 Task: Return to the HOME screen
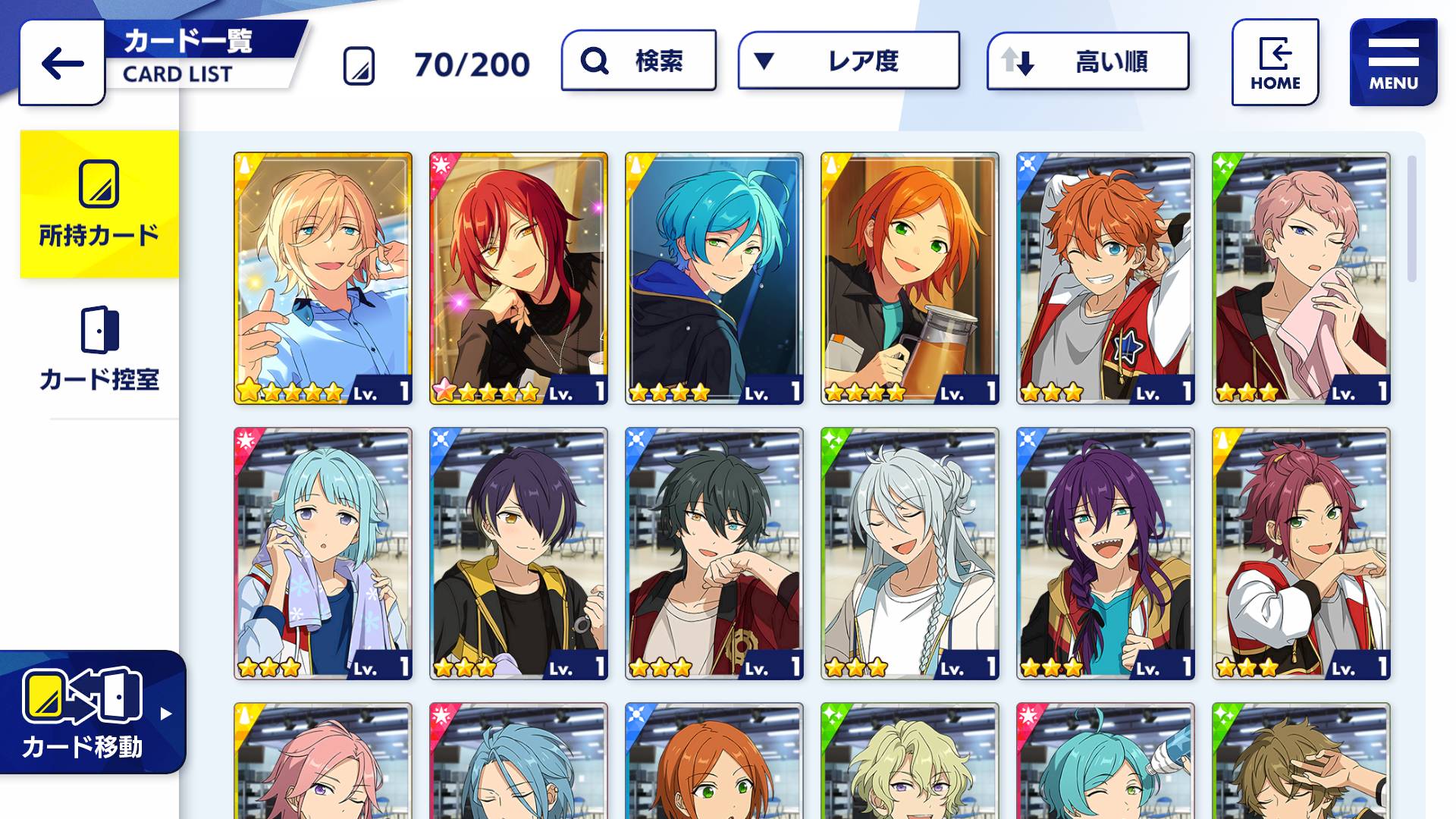1275,62
